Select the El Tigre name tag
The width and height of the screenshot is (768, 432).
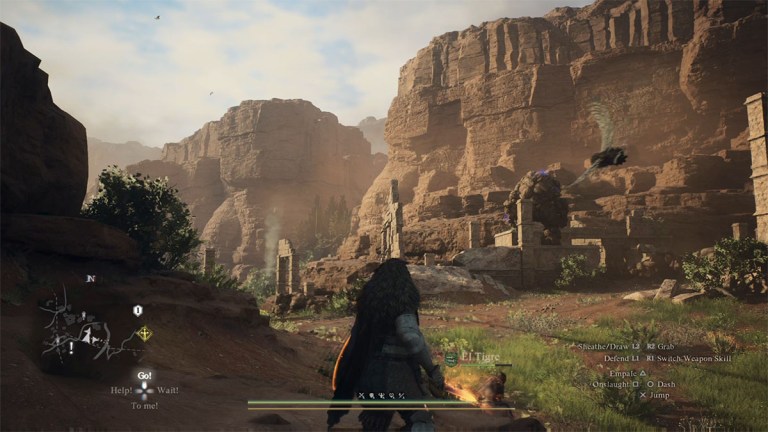pos(478,357)
